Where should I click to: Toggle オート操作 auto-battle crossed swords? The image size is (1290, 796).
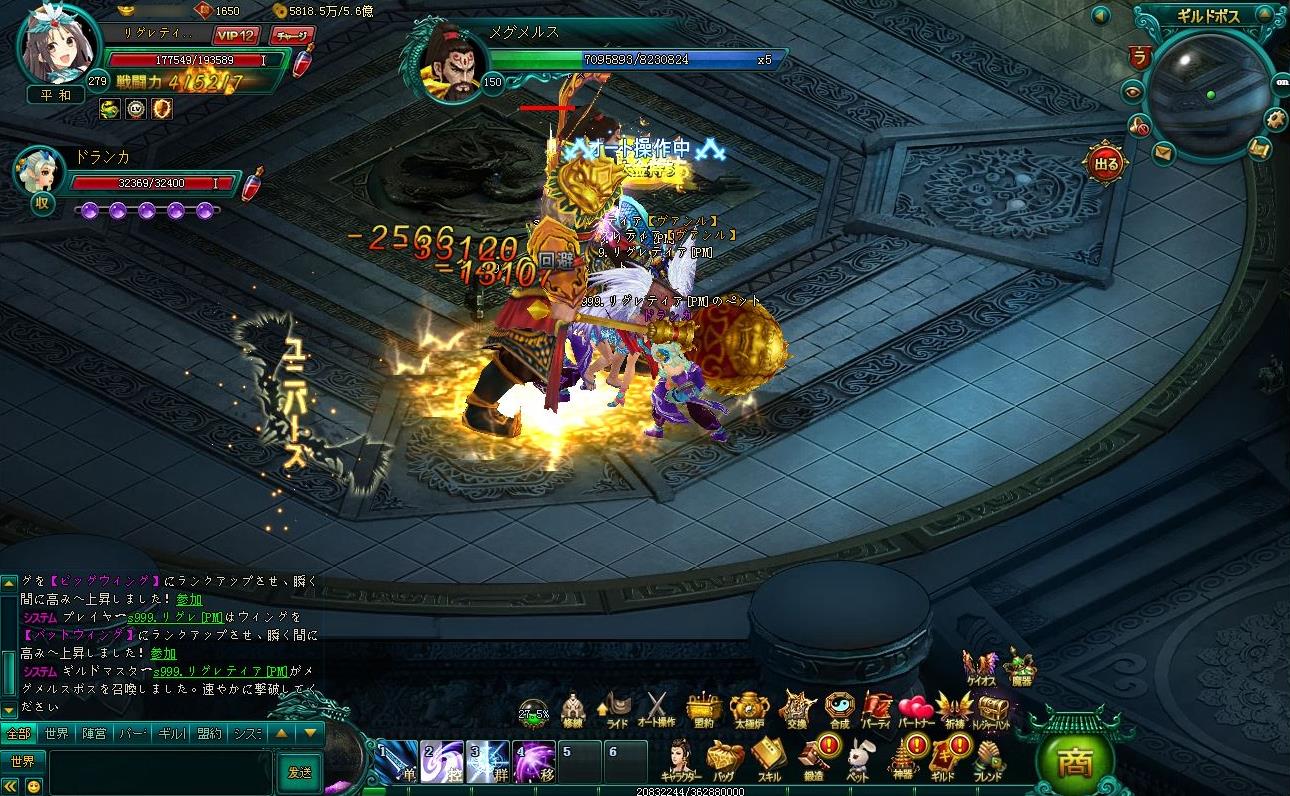coord(657,708)
